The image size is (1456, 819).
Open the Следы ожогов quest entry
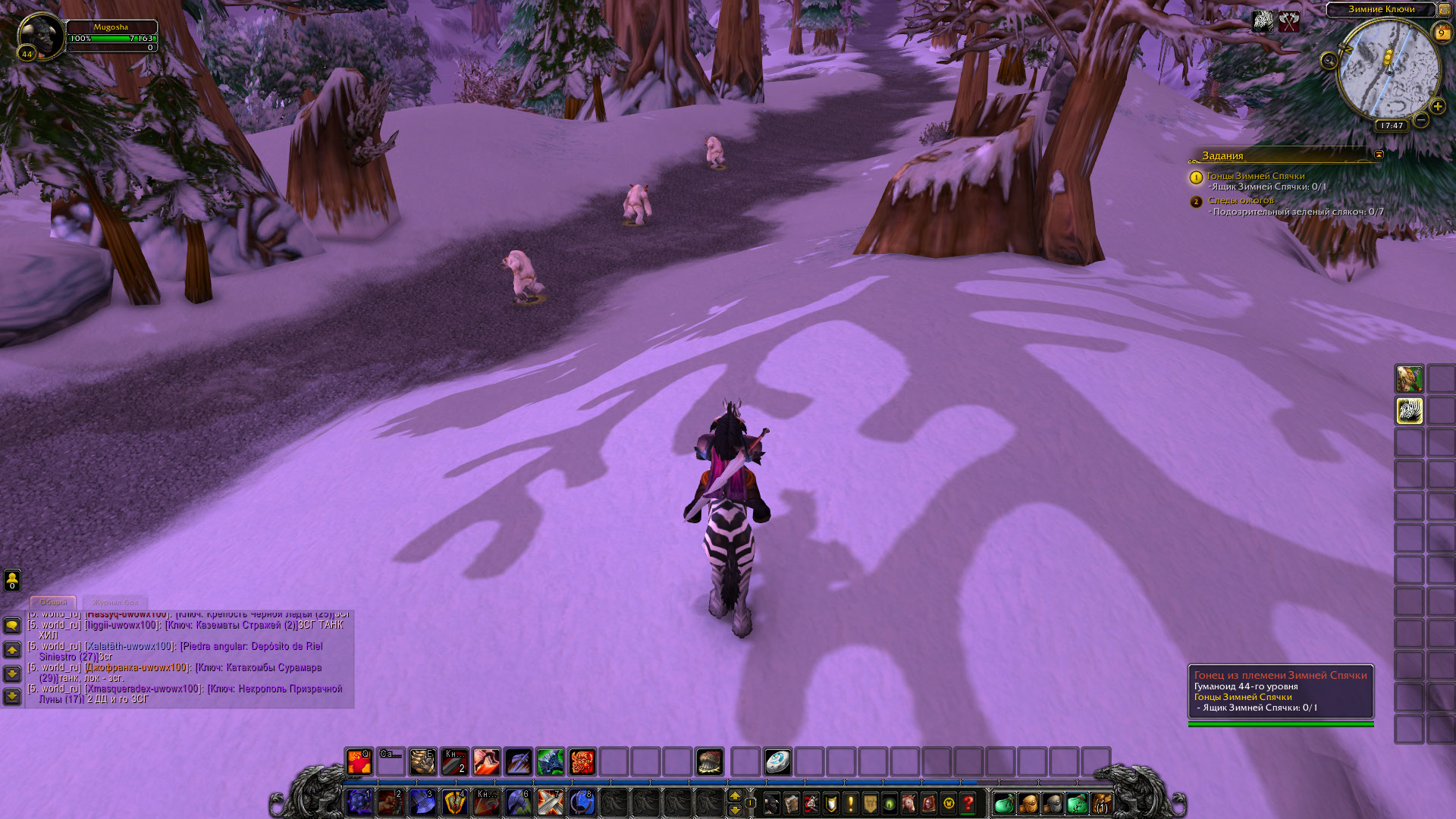coord(1241,200)
